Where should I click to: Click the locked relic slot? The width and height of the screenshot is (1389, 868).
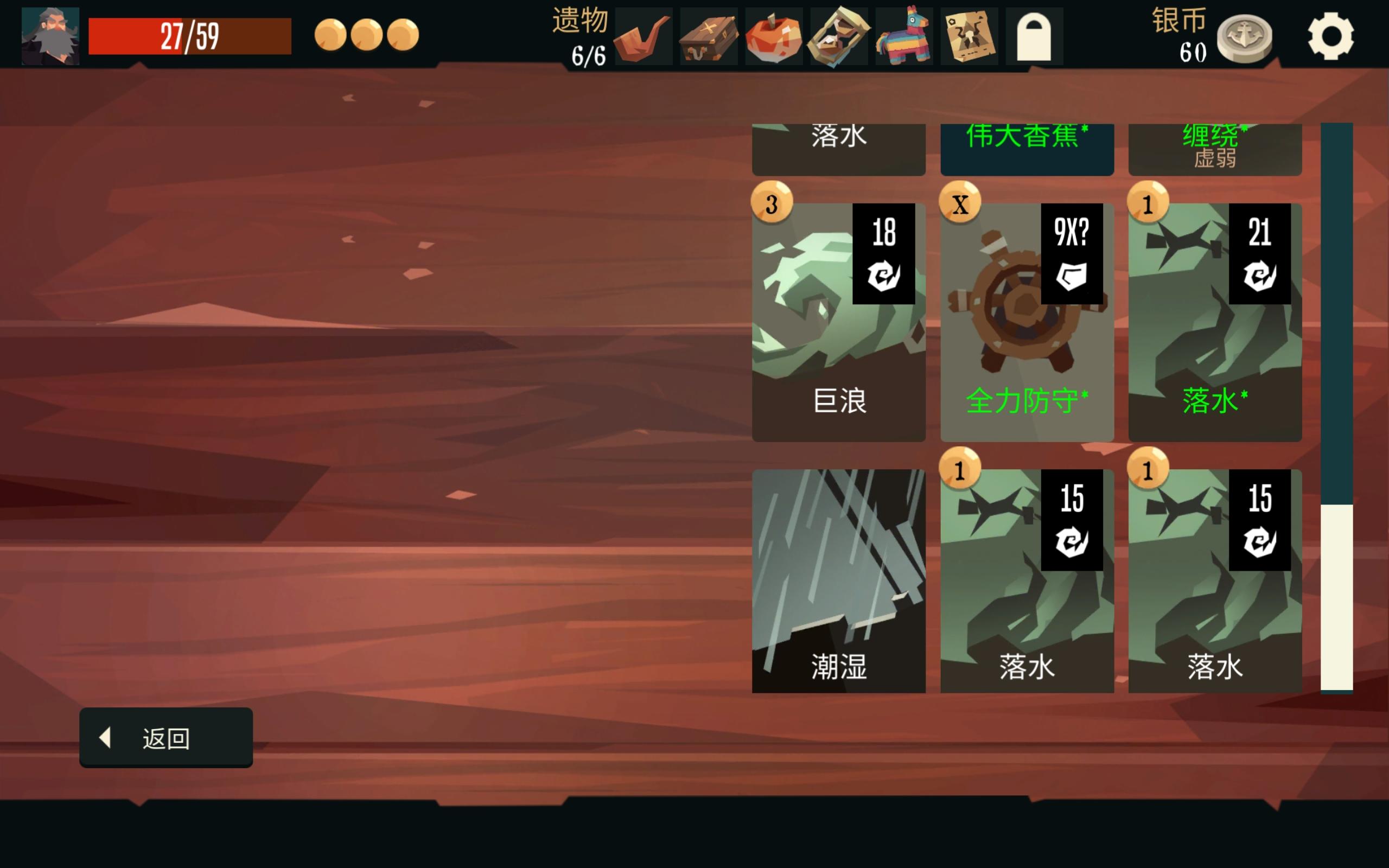1039,36
